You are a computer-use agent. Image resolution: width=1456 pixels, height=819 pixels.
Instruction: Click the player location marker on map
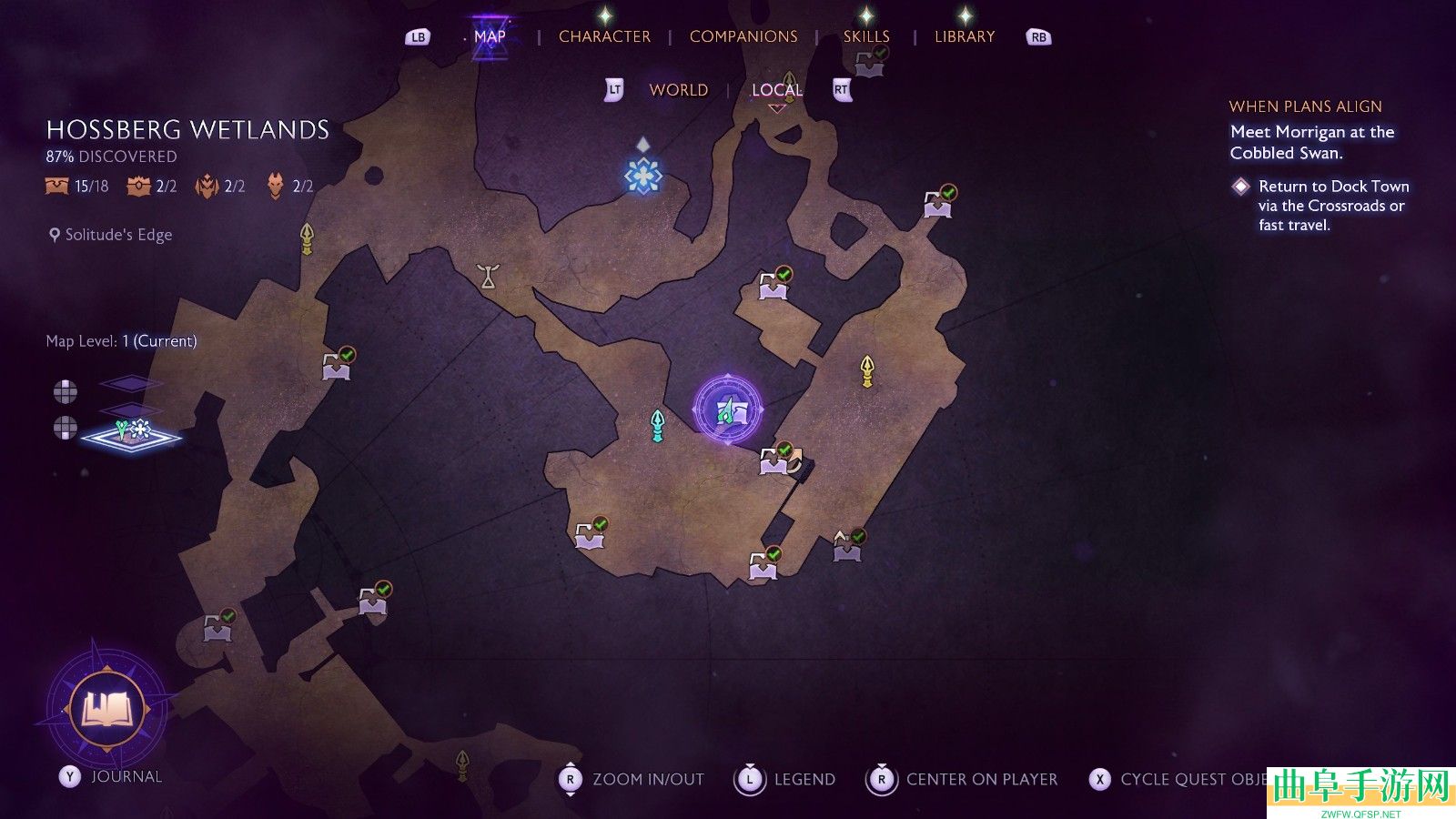pos(727,410)
